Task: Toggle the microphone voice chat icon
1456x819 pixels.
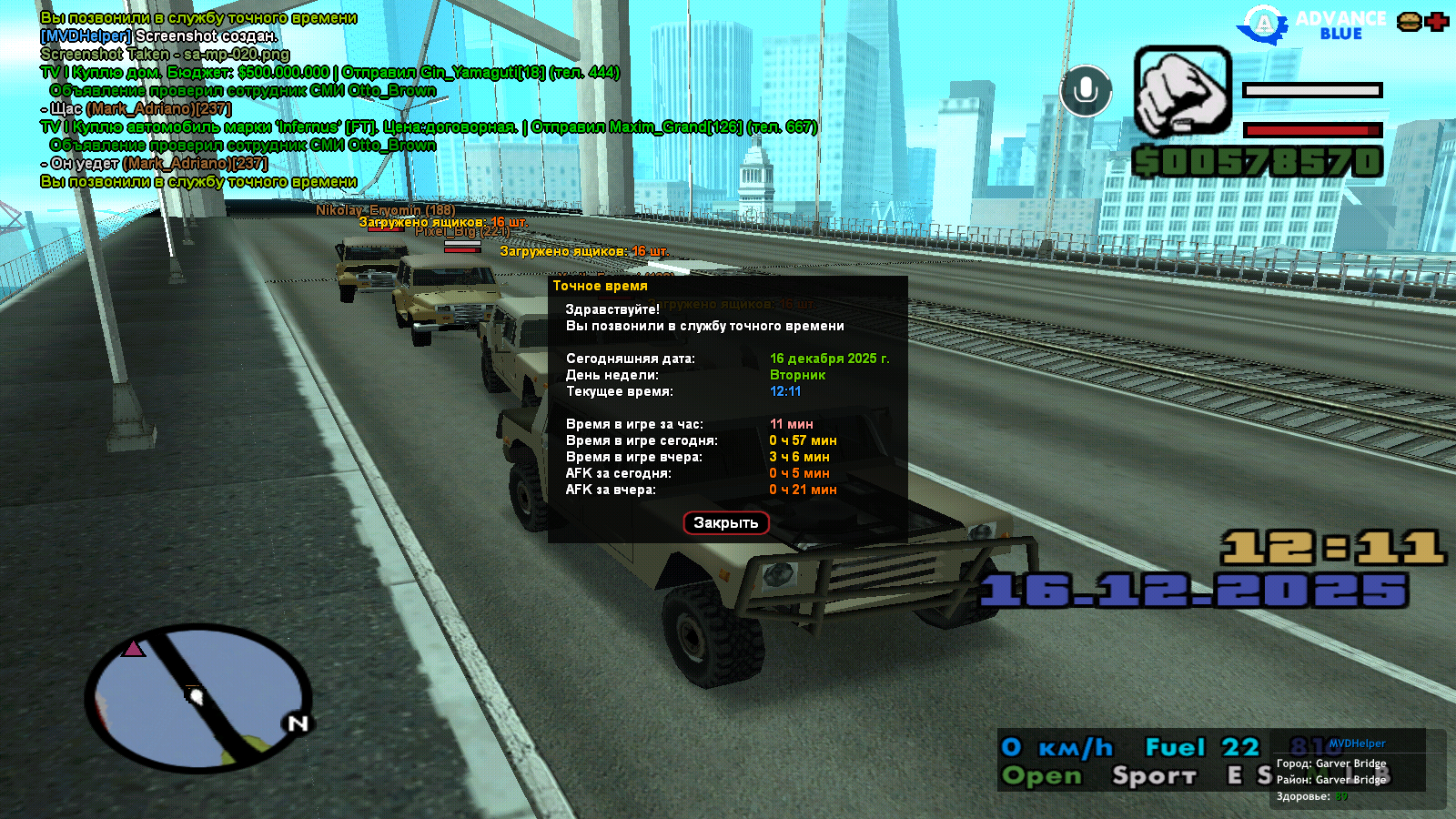Action: (1086, 91)
